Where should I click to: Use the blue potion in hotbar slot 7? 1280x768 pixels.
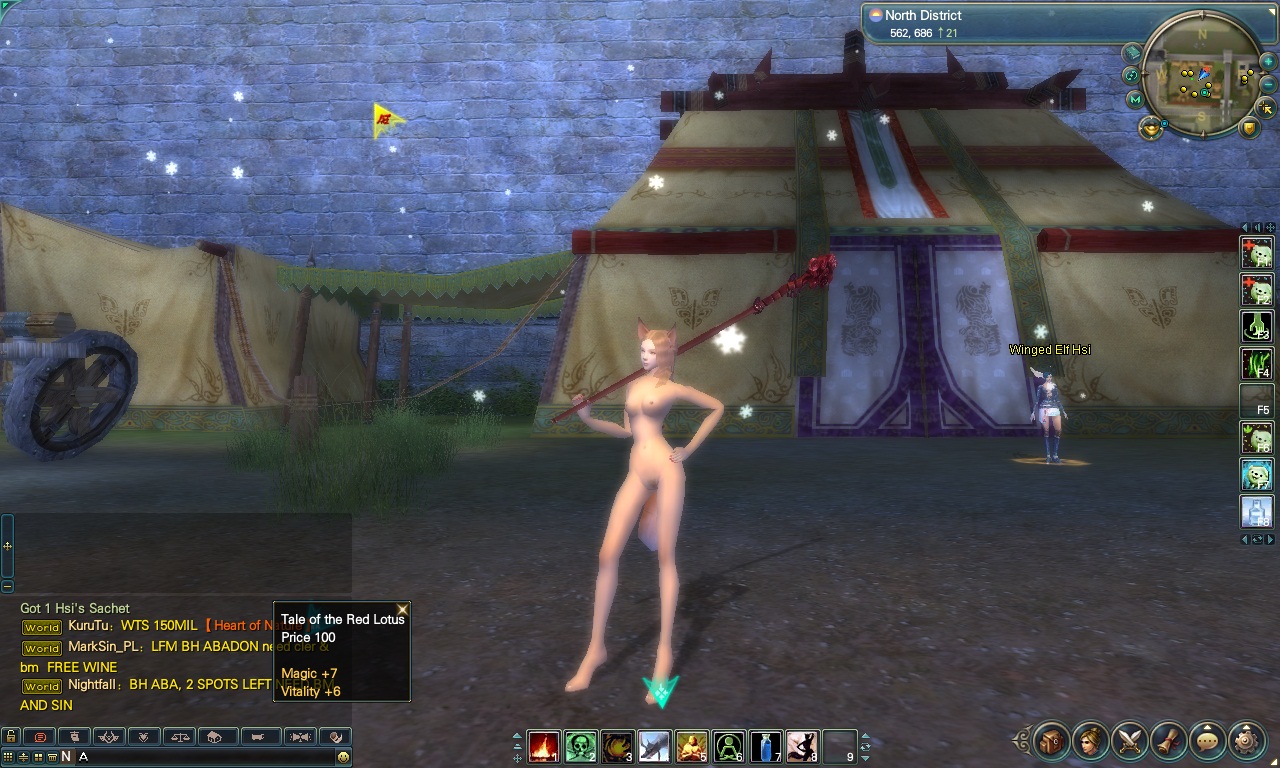(766, 746)
